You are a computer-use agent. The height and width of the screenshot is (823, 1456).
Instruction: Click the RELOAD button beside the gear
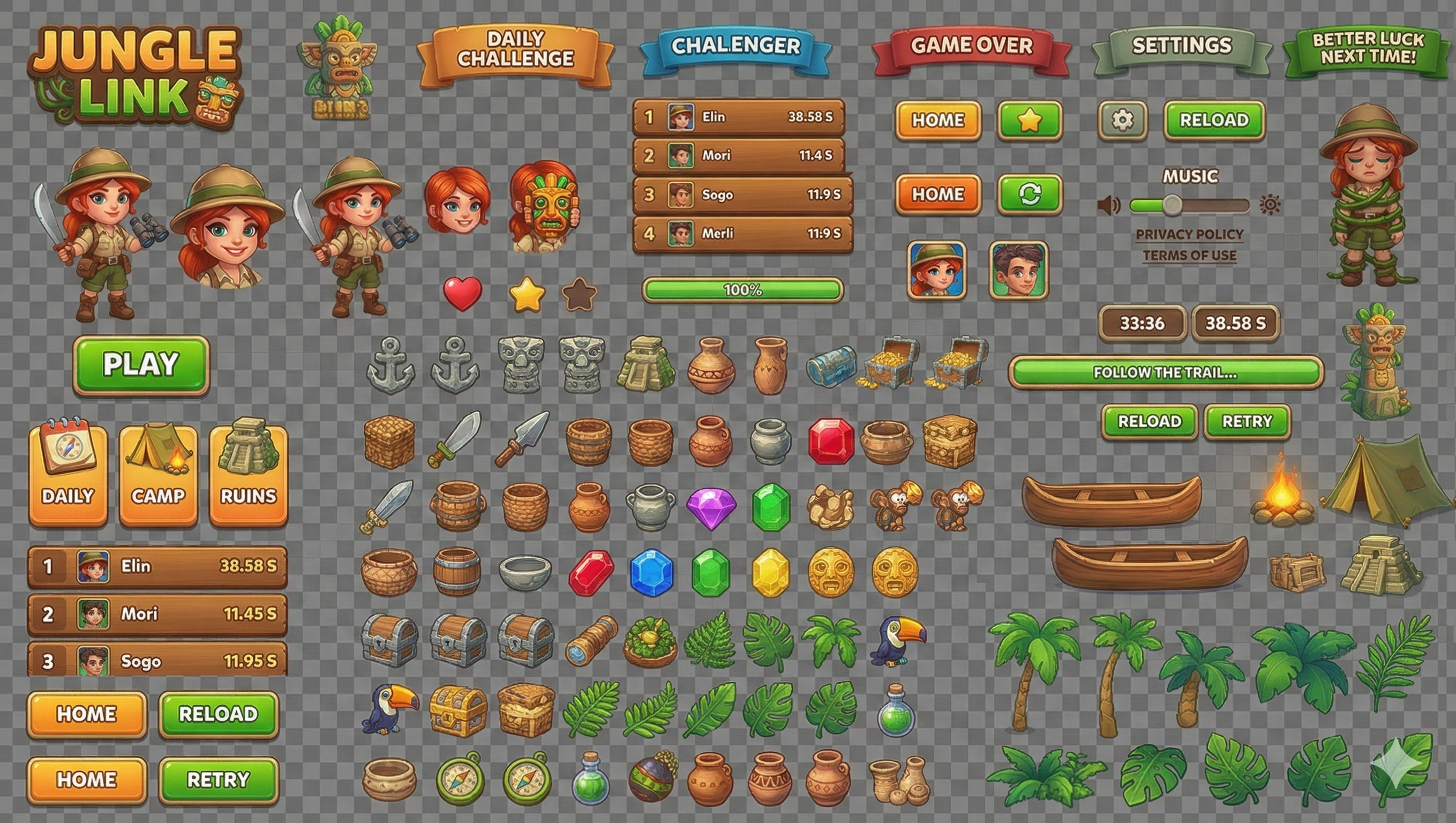(1214, 121)
